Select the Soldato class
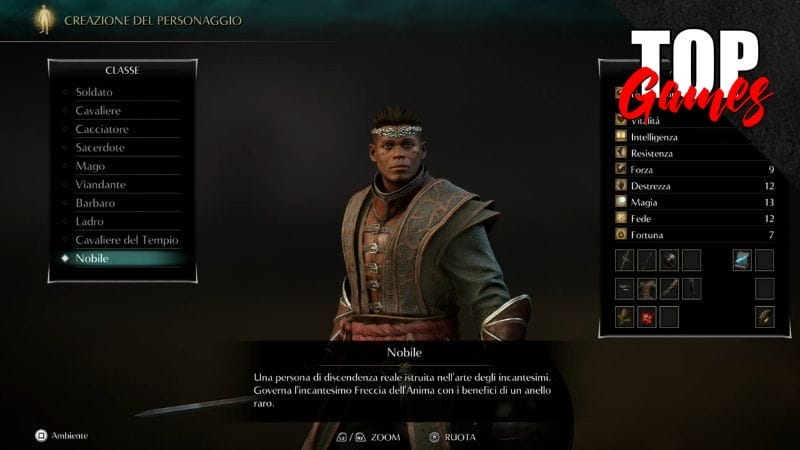This screenshot has width=800, height=450. [93, 92]
